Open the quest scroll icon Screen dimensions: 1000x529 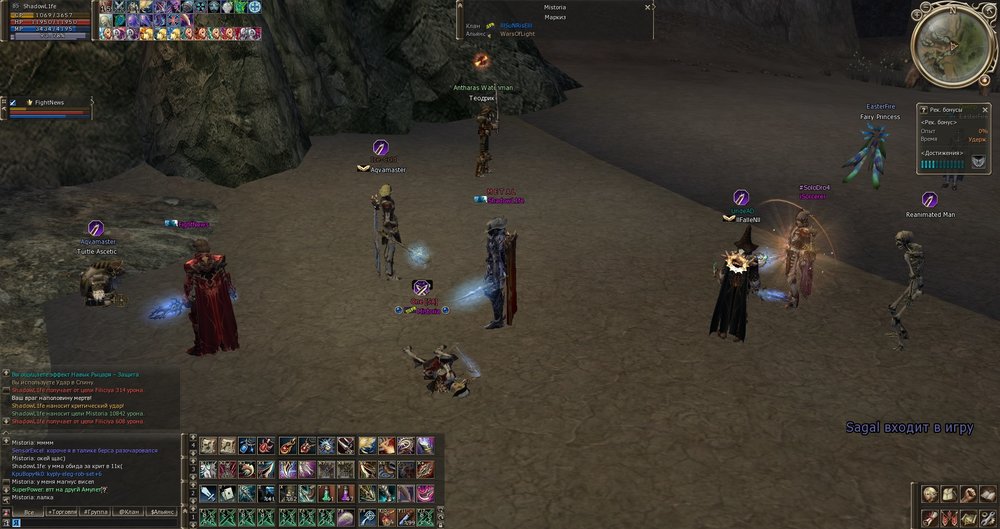930,517
